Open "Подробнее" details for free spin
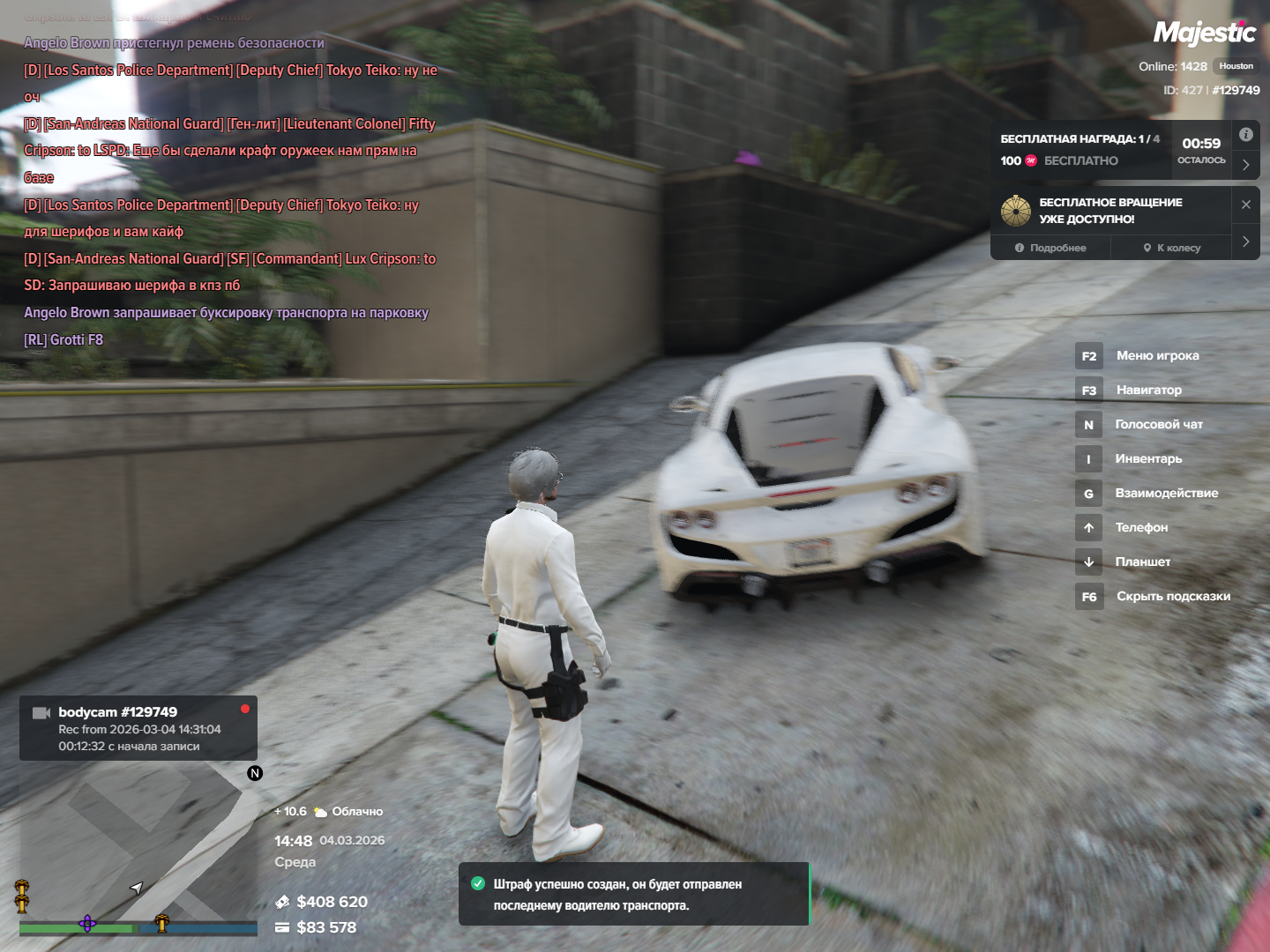Image resolution: width=1270 pixels, height=952 pixels. point(1050,248)
